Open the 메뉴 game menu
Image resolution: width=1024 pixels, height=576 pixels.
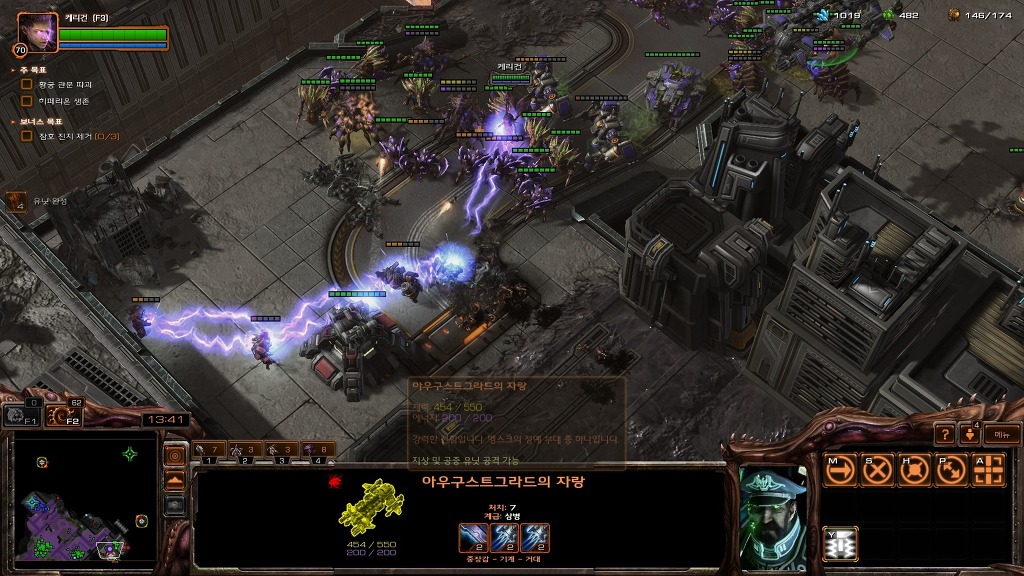pyautogui.click(x=1002, y=434)
